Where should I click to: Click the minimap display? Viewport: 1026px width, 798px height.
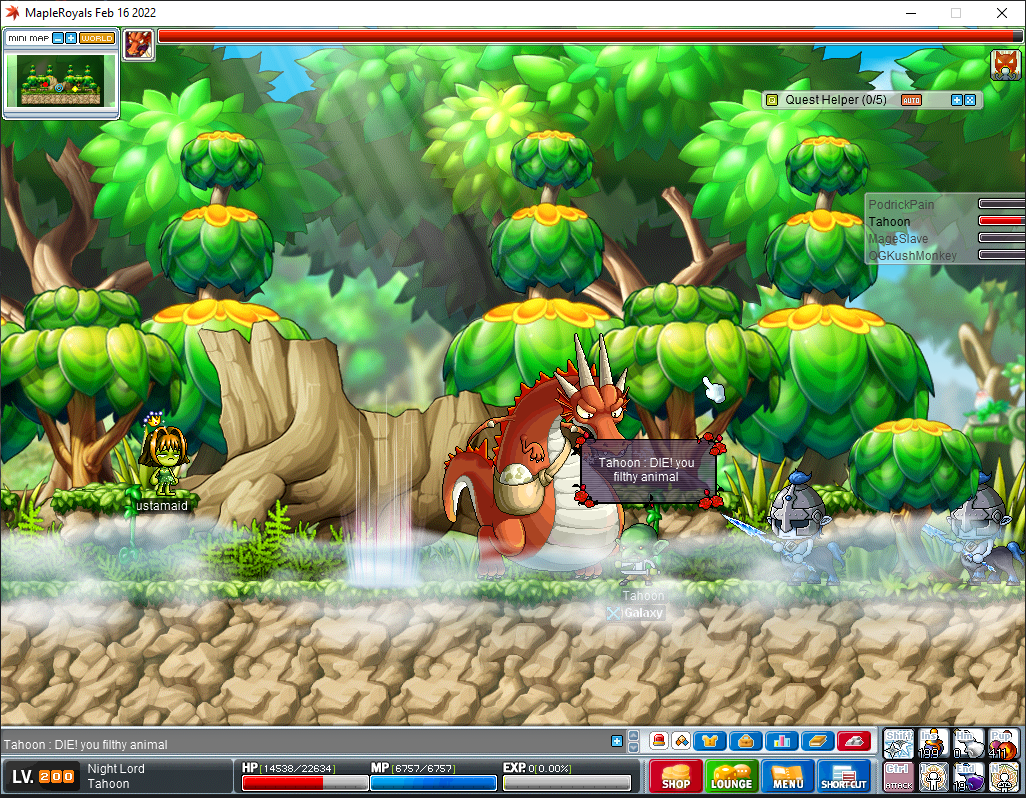pos(60,81)
